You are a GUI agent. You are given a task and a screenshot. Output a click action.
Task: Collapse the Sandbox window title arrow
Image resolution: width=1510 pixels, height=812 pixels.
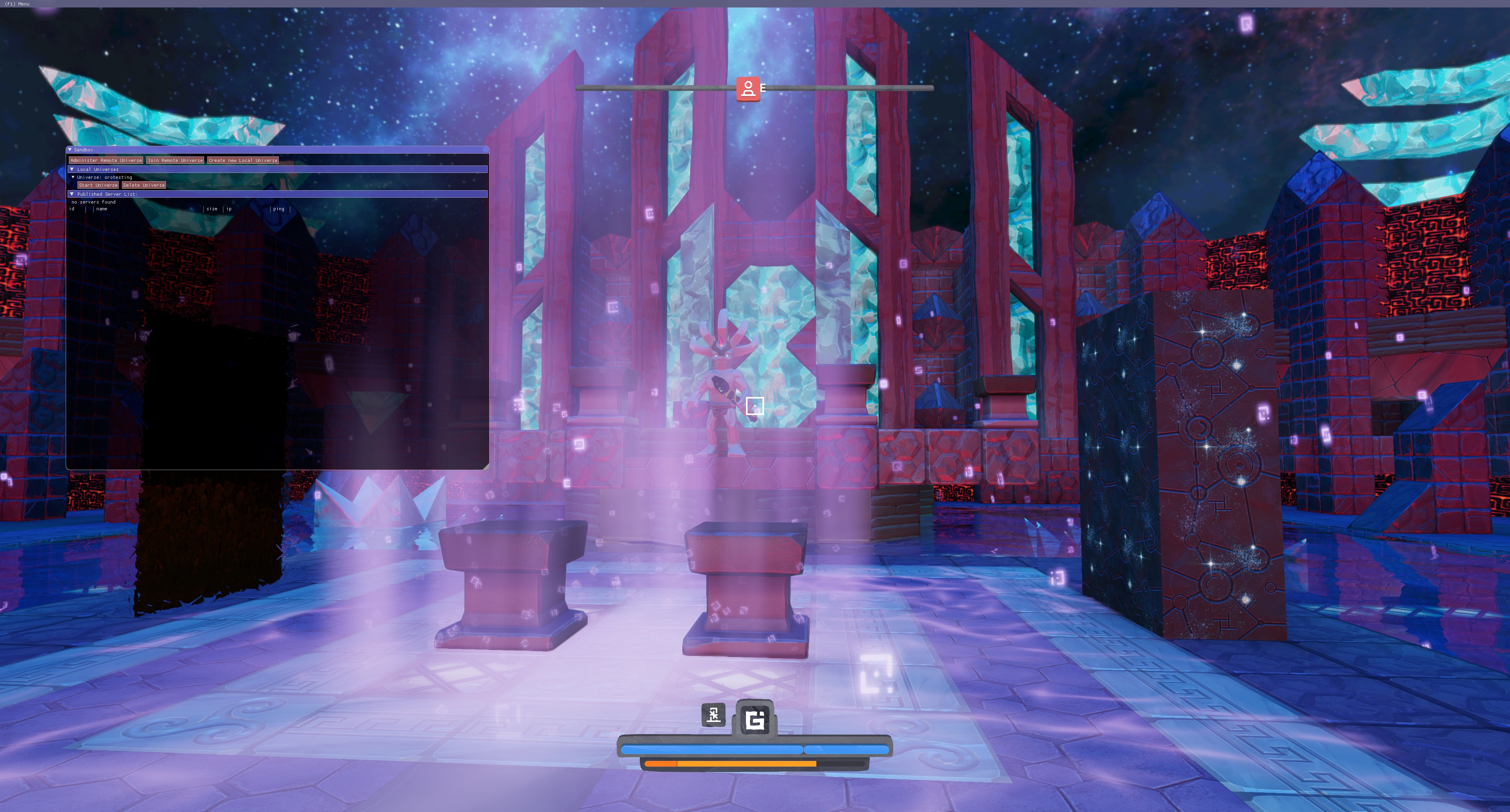(70, 150)
